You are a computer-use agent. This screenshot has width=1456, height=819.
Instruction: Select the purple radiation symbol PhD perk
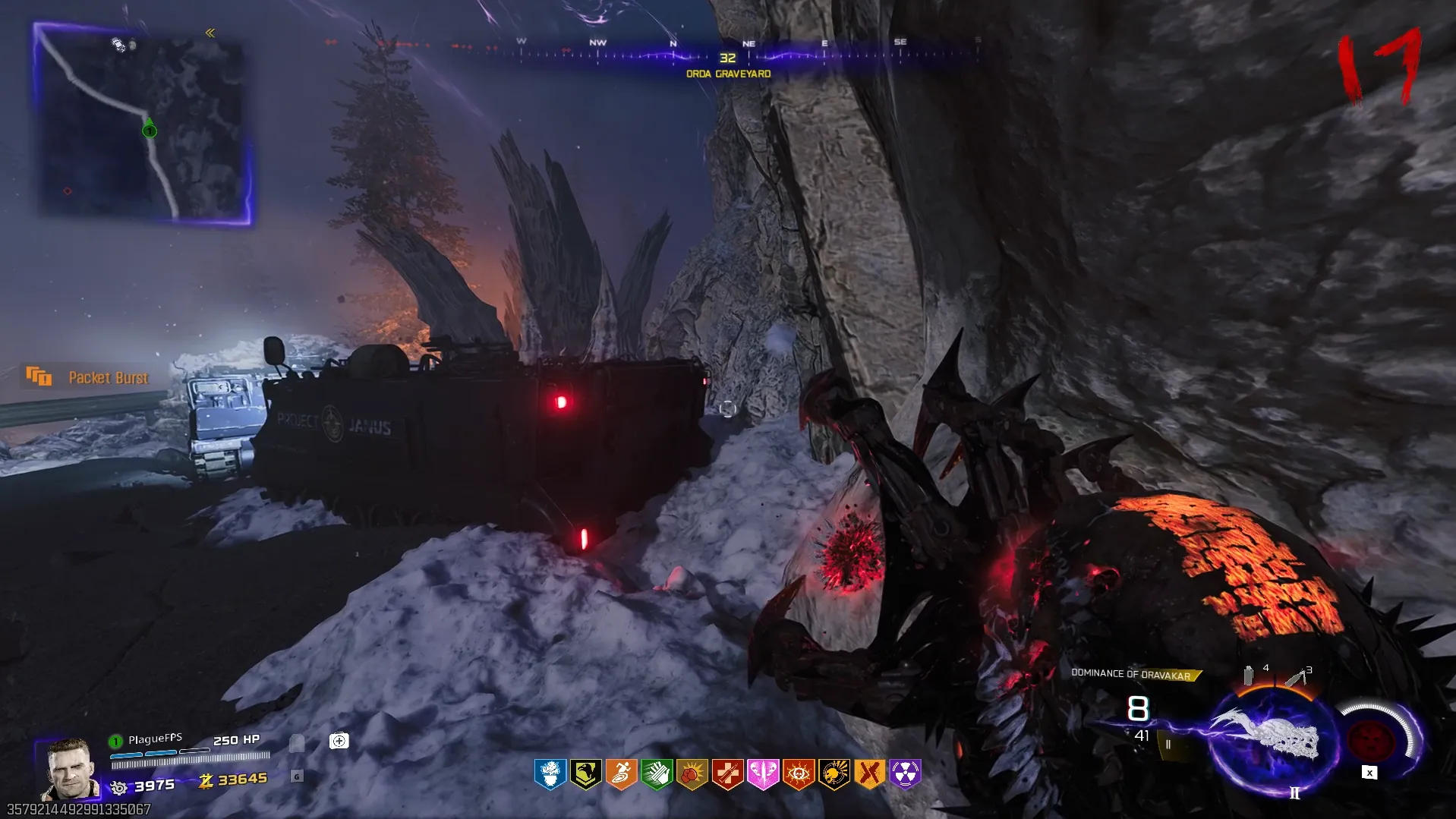click(x=905, y=773)
